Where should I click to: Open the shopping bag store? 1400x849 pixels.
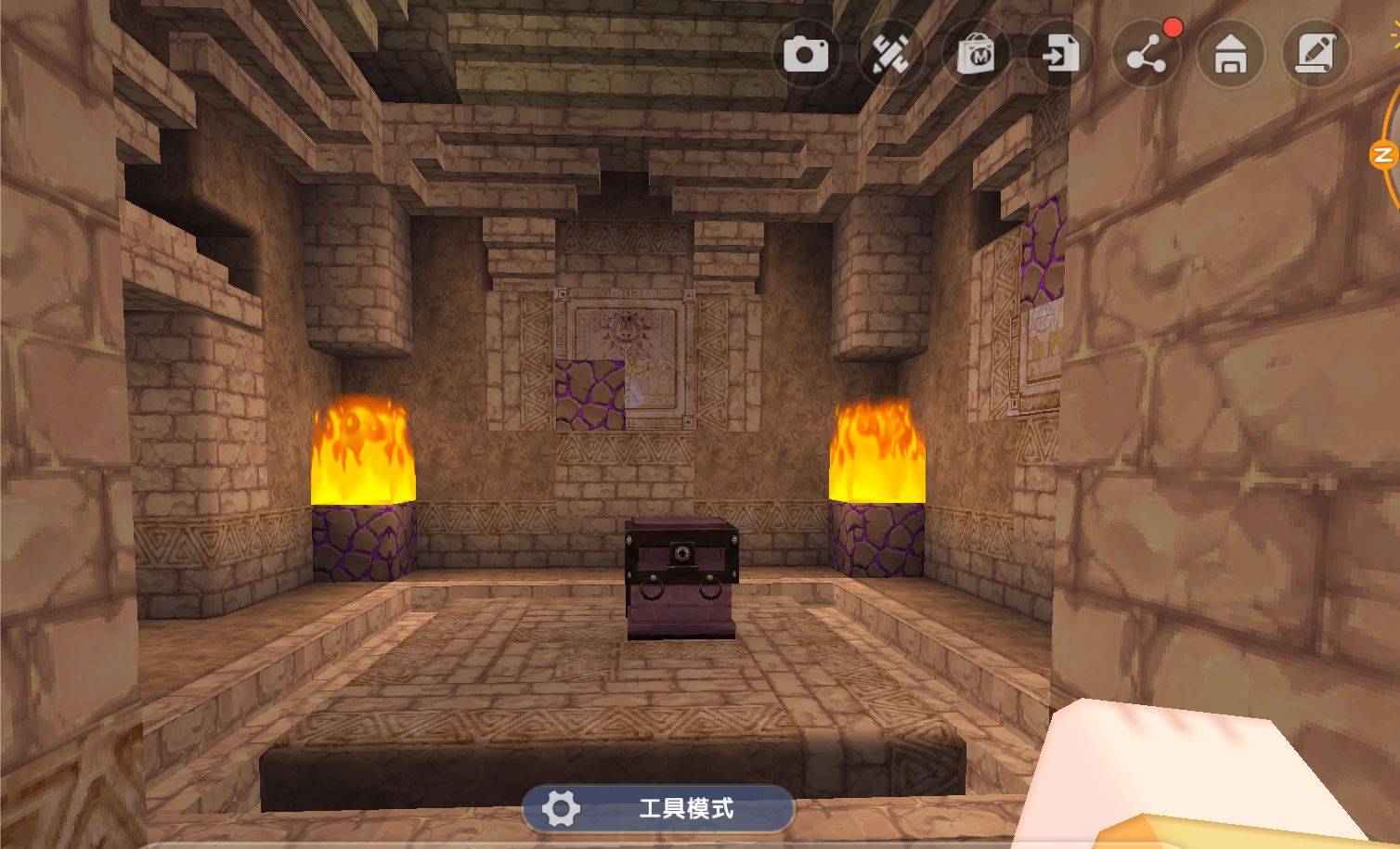(976, 55)
